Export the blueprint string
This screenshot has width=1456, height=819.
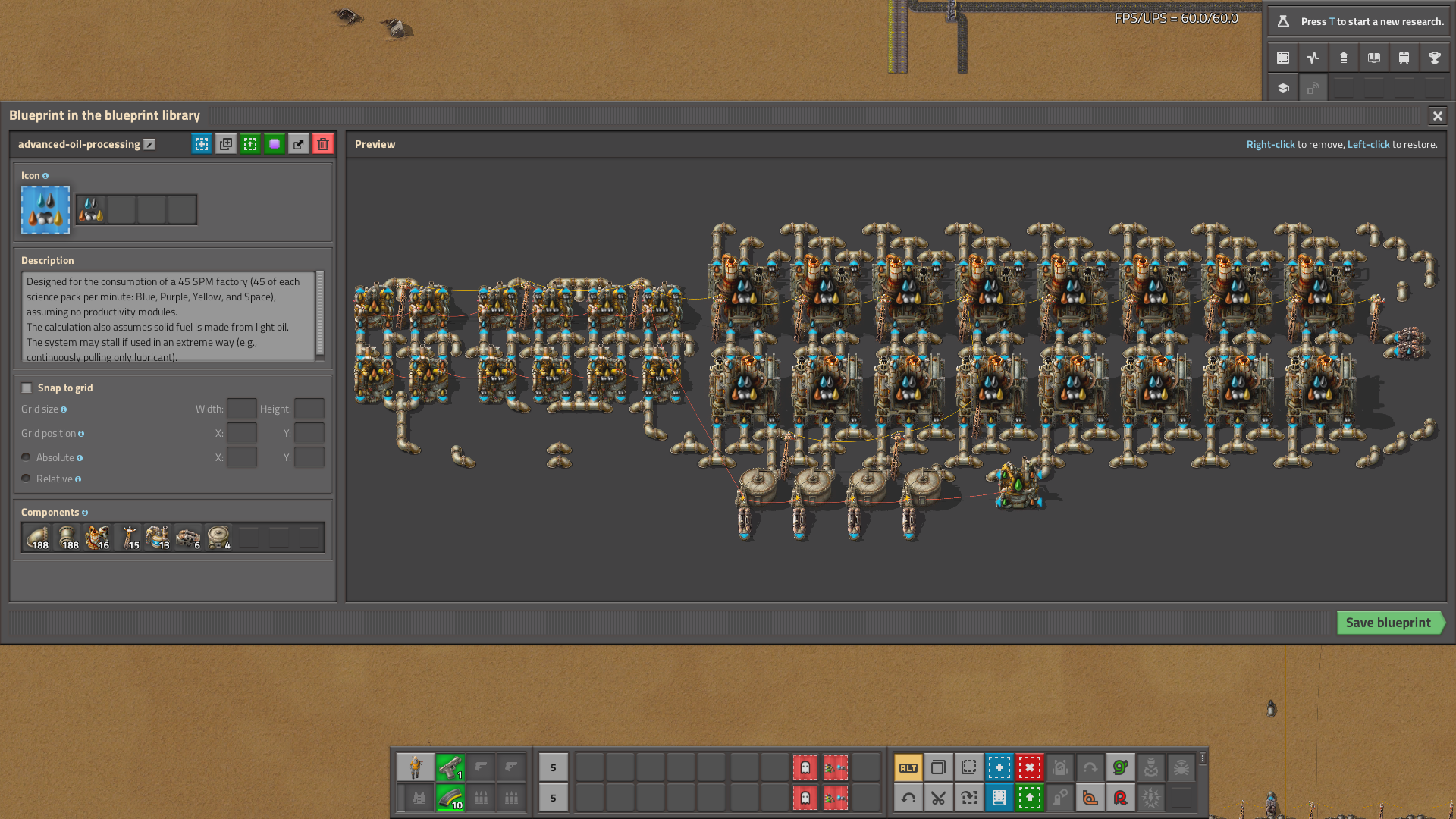click(298, 143)
